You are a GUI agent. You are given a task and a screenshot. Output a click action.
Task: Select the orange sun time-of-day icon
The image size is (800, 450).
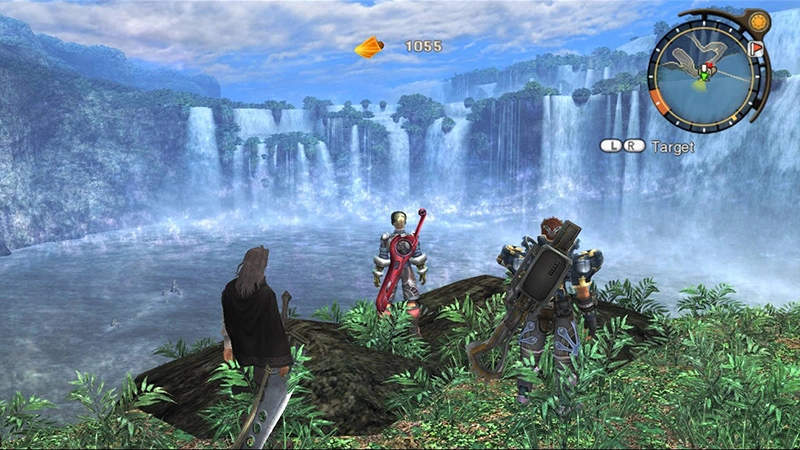[x=757, y=21]
